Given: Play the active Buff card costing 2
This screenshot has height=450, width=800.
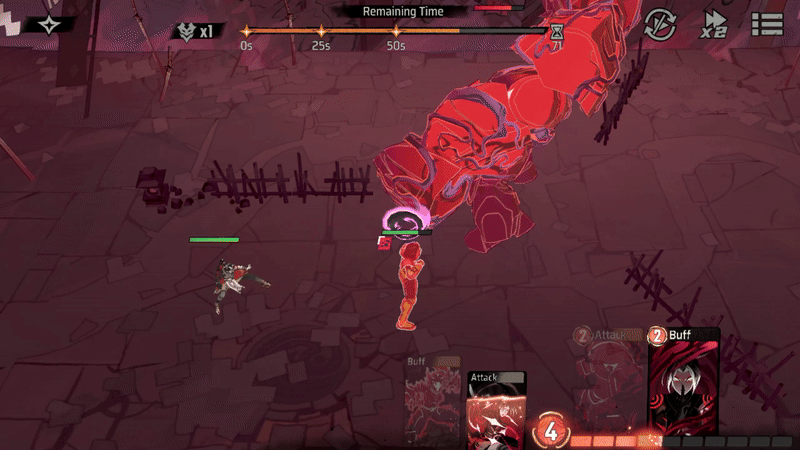Looking at the screenshot, I should point(684,383).
